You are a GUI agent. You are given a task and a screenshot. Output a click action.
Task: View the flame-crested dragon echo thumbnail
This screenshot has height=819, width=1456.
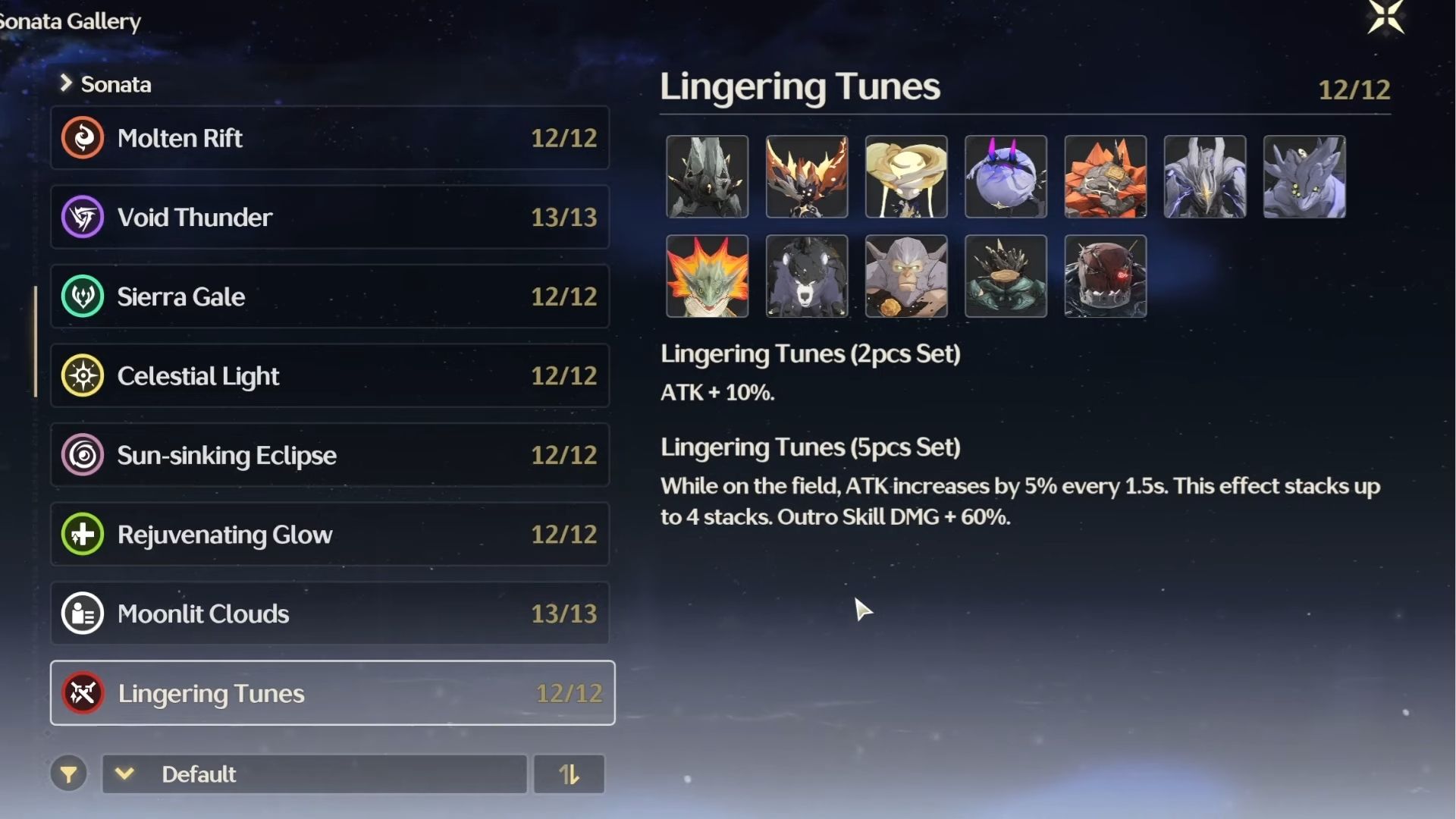coord(708,276)
